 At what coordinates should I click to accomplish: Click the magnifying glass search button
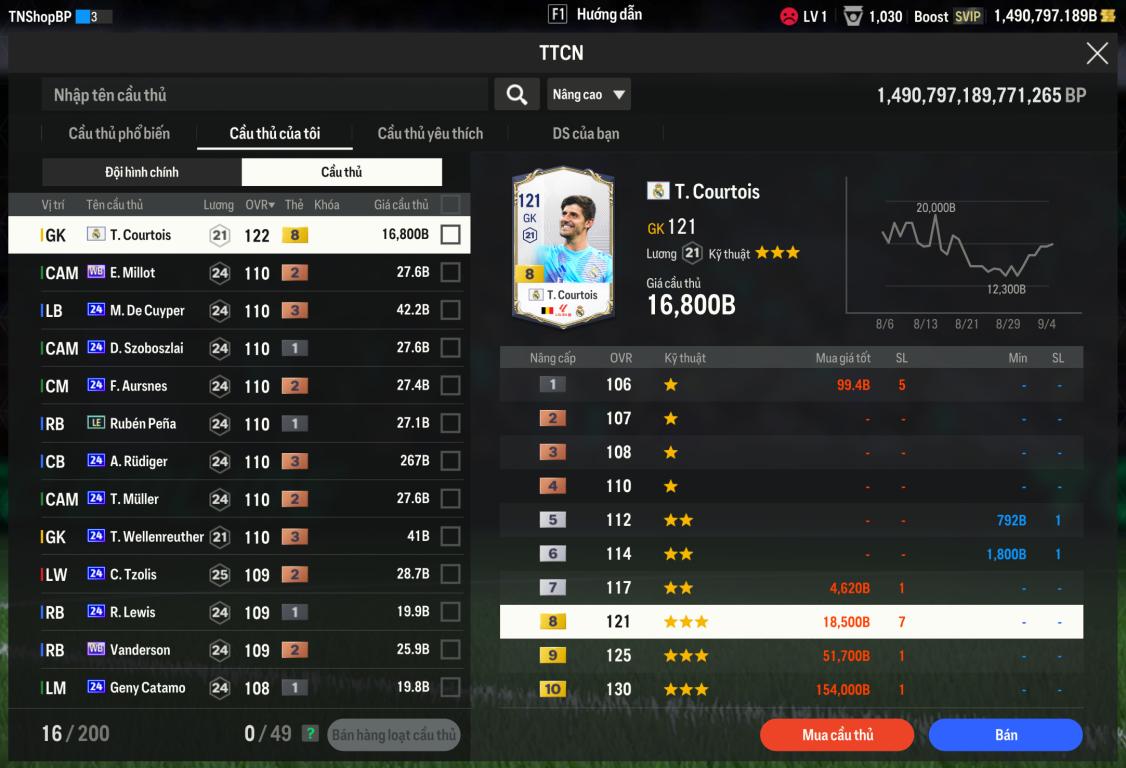tap(517, 95)
